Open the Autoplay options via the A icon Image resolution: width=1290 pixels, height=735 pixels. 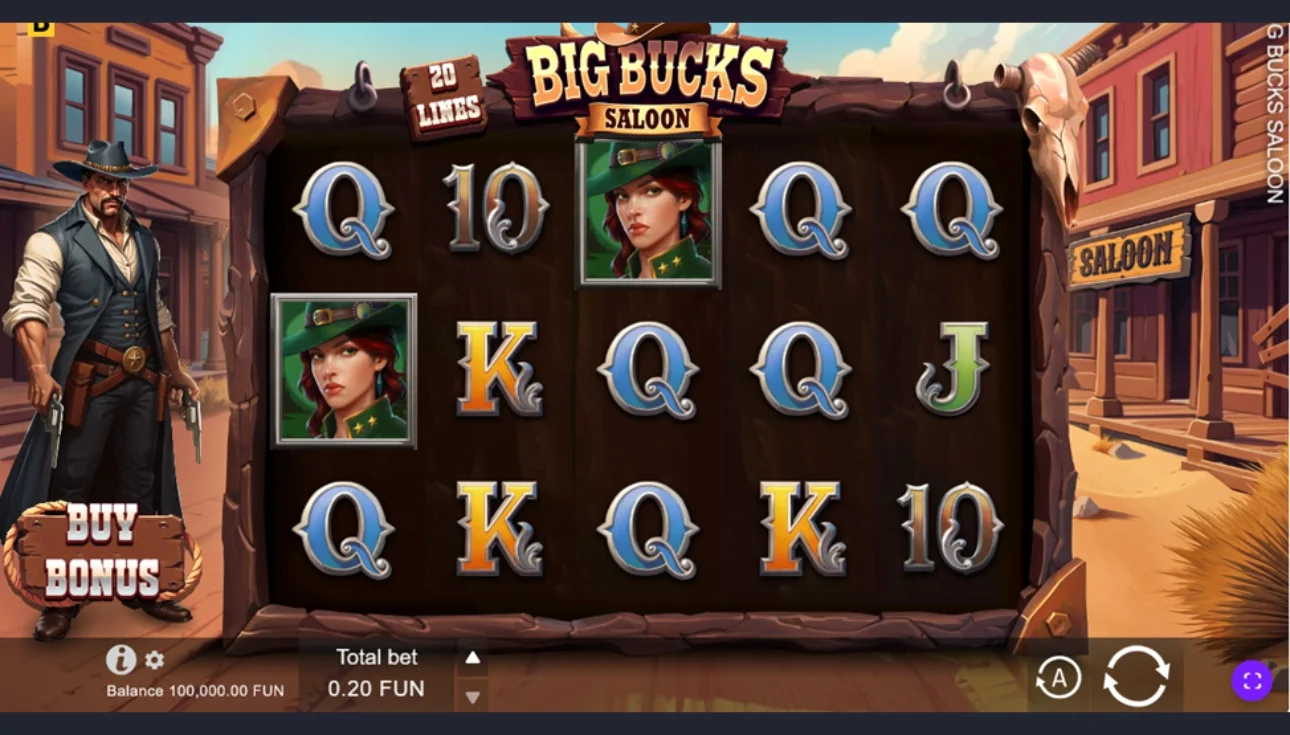tap(1060, 677)
